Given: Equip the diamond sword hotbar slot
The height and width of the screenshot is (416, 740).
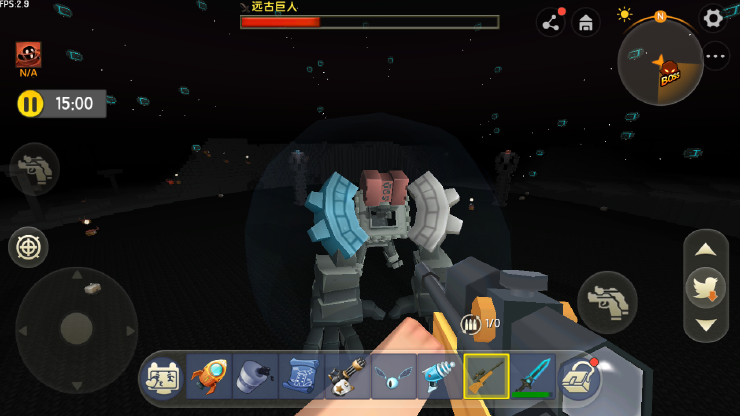Looking at the screenshot, I should pos(532,377).
